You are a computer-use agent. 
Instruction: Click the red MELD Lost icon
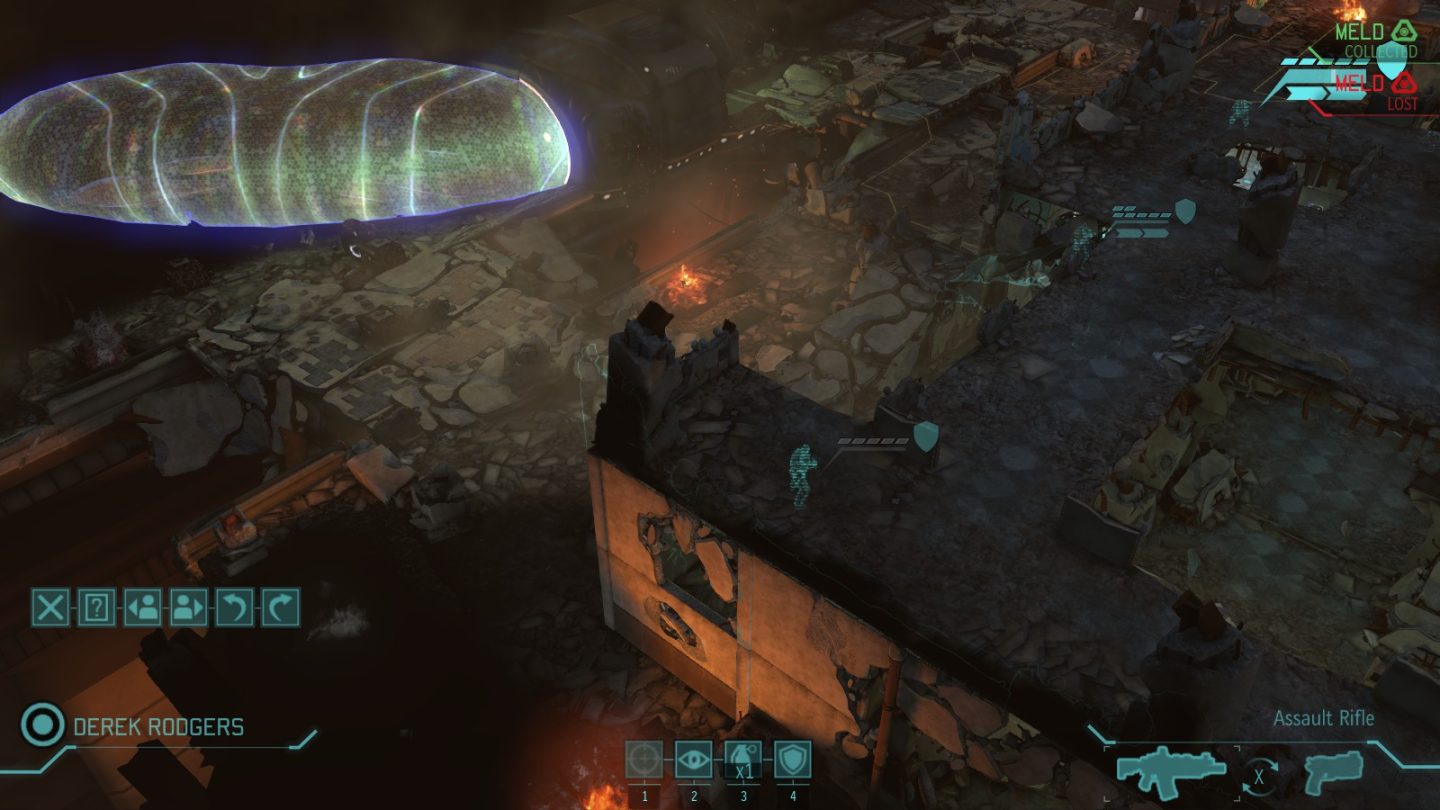1402,83
